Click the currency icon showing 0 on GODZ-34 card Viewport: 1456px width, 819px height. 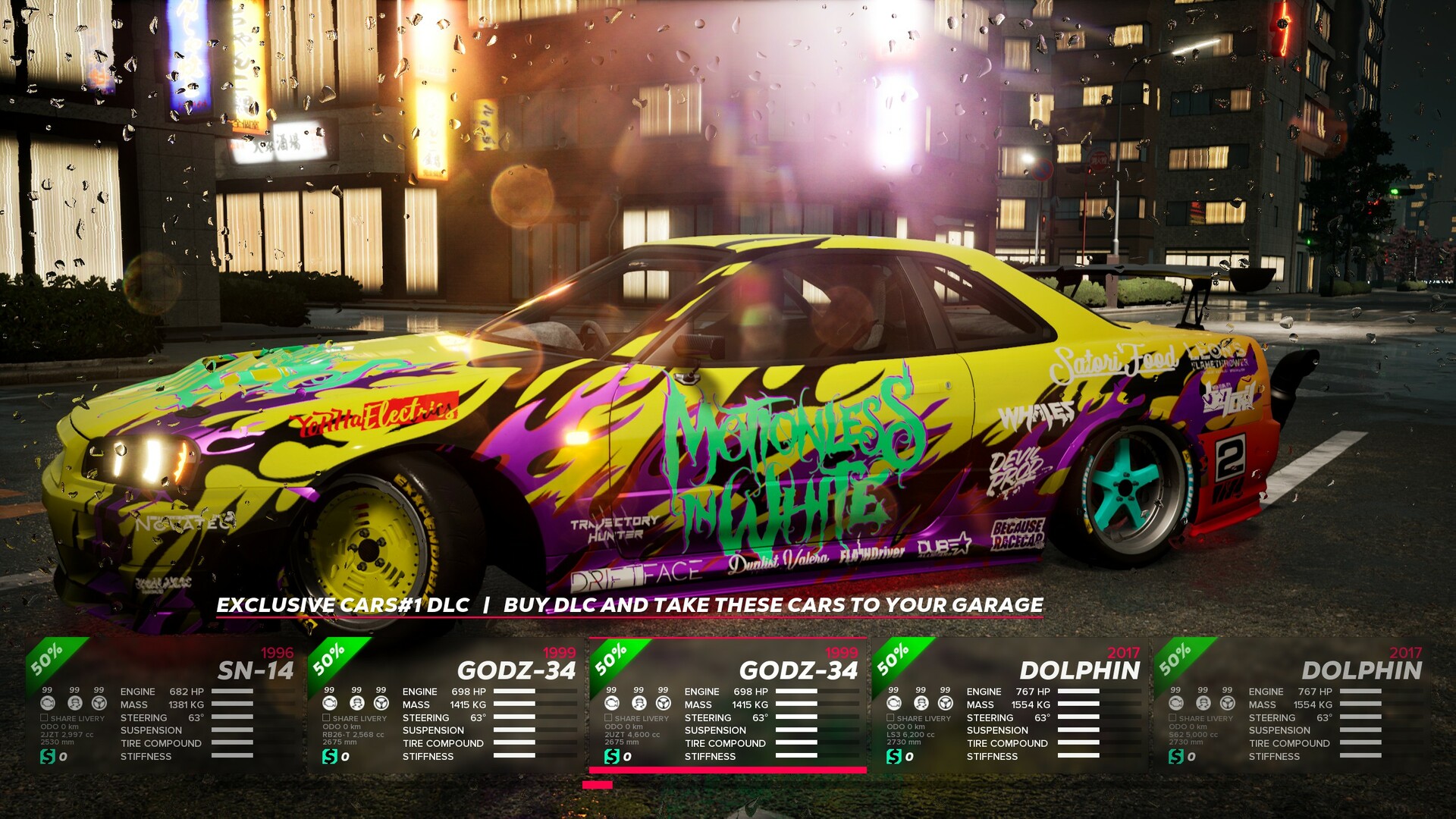[329, 756]
